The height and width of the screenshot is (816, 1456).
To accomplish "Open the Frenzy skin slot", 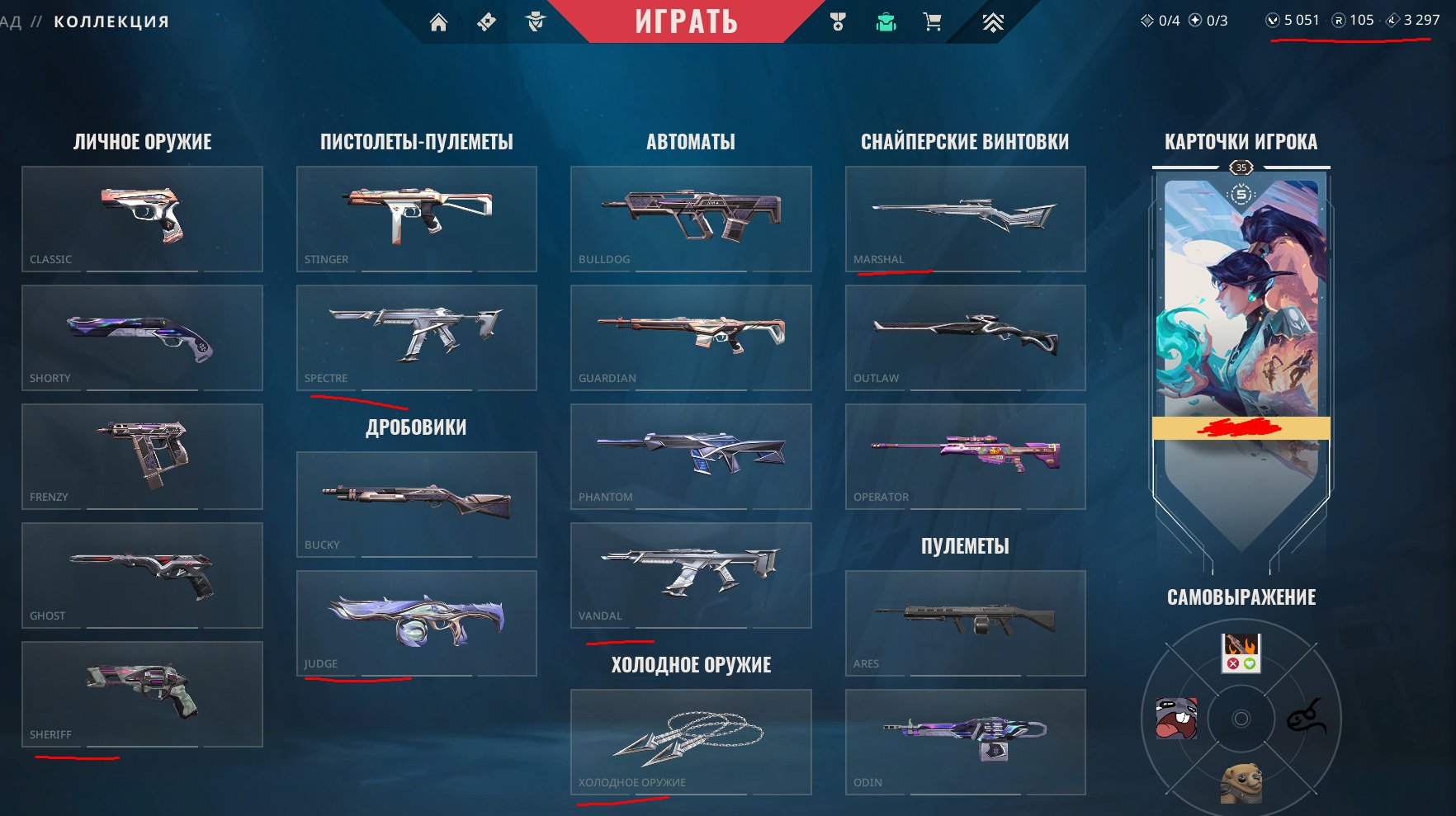I will click(142, 456).
